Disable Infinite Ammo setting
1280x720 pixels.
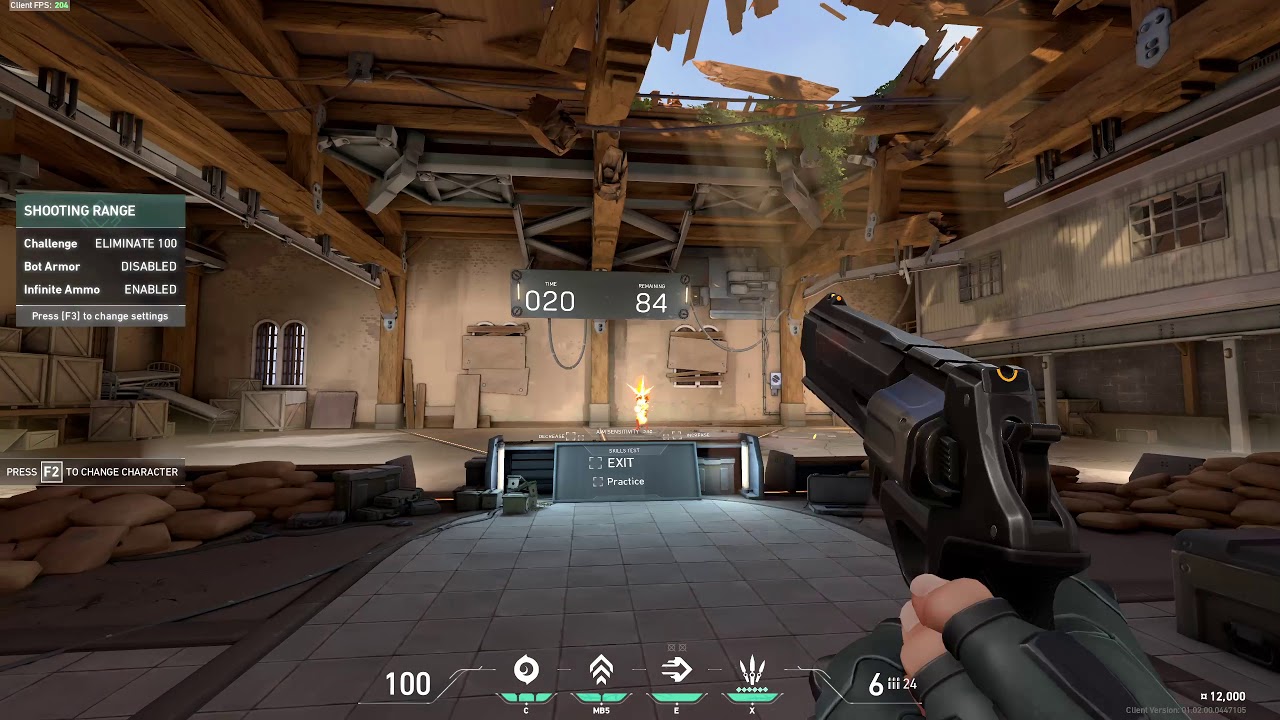click(149, 289)
